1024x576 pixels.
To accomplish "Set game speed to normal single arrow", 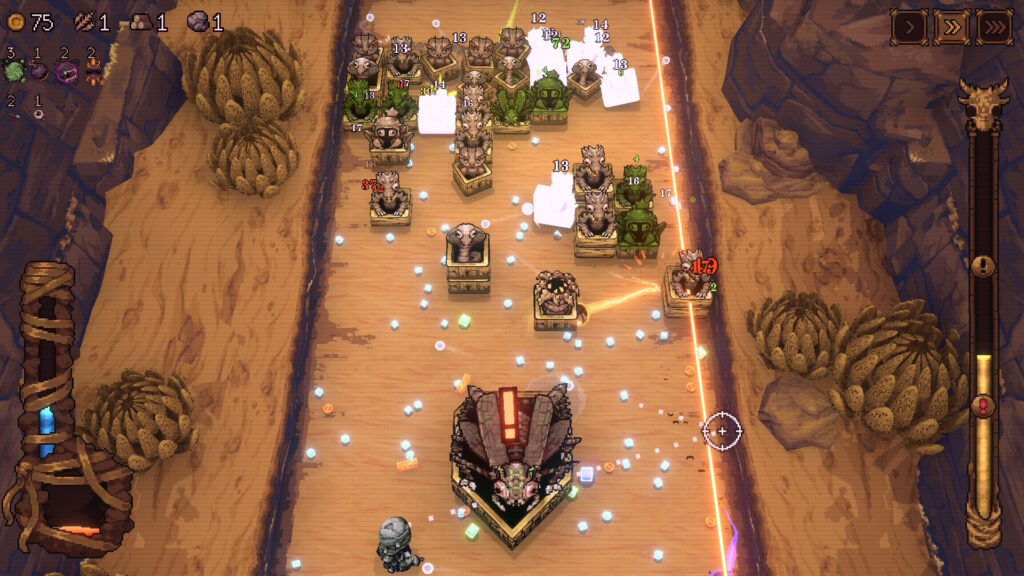I will pos(908,27).
